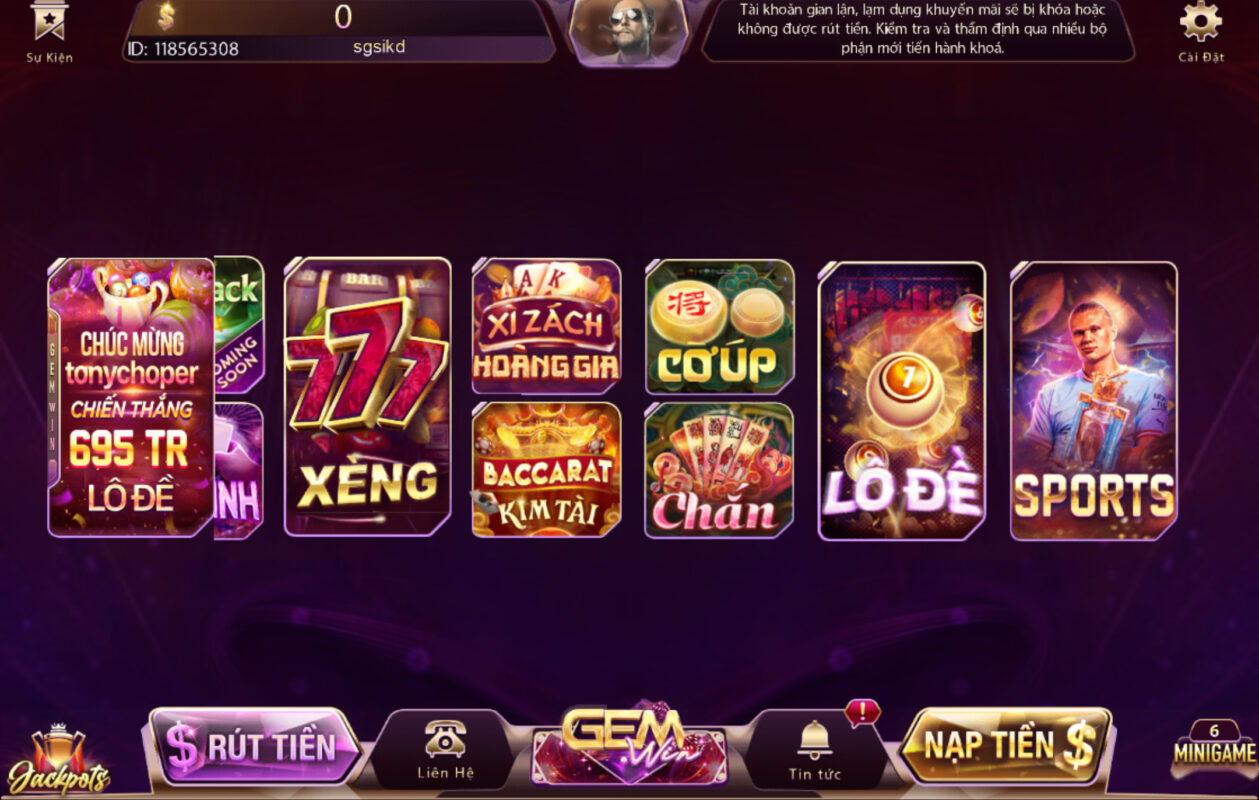Click the player avatar portrait
Viewport: 1259px width, 800px height.
[628, 32]
